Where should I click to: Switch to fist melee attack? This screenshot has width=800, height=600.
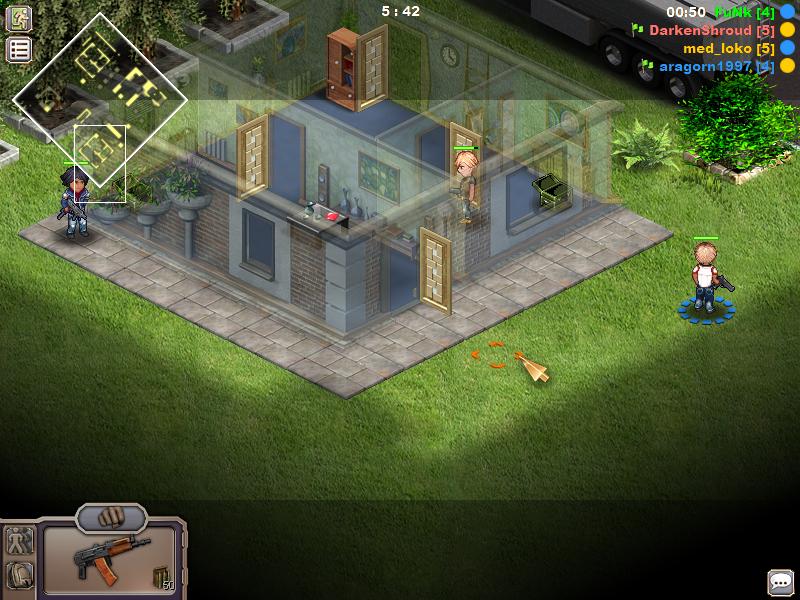(x=112, y=517)
